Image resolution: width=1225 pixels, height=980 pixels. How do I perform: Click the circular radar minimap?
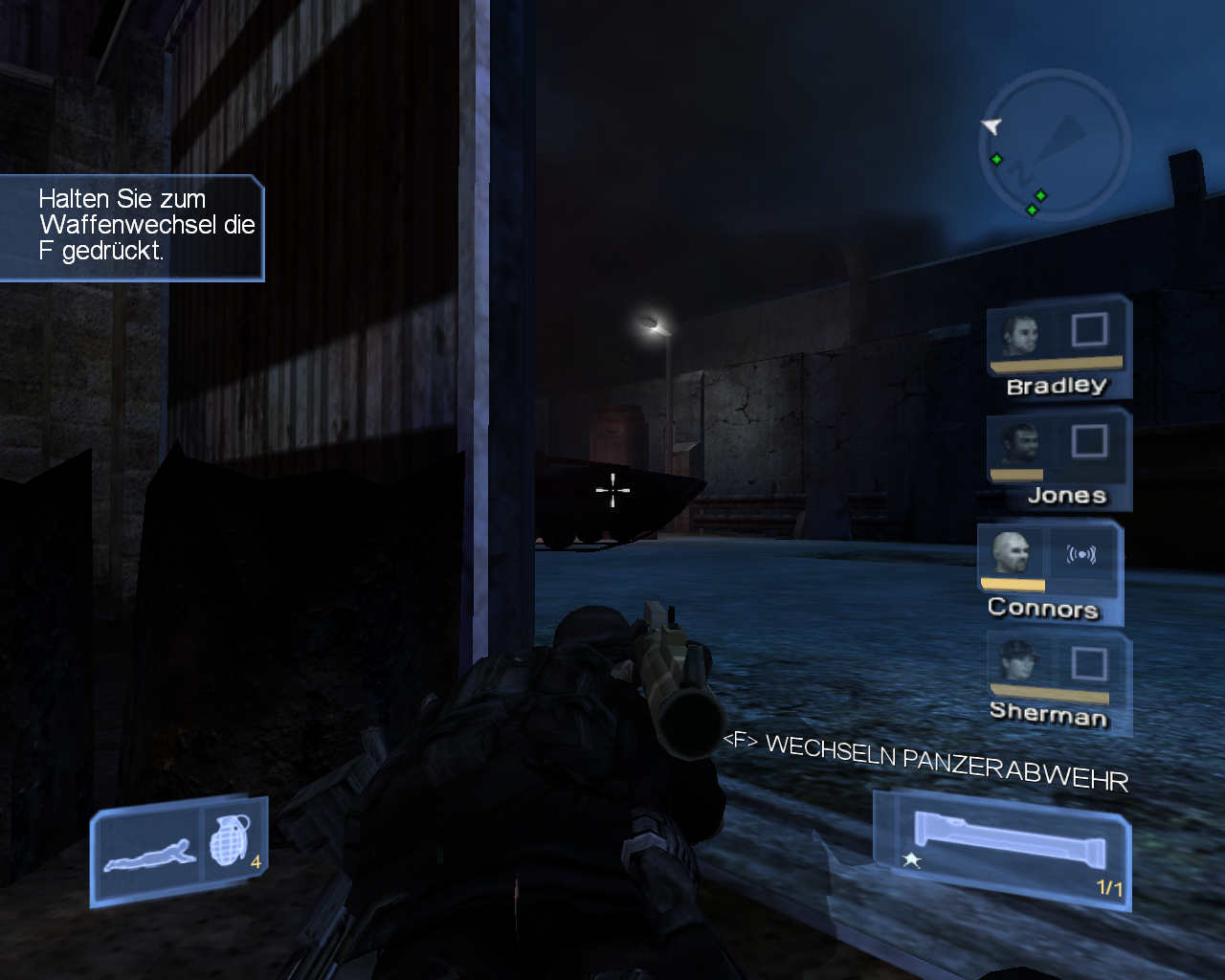click(x=1054, y=145)
